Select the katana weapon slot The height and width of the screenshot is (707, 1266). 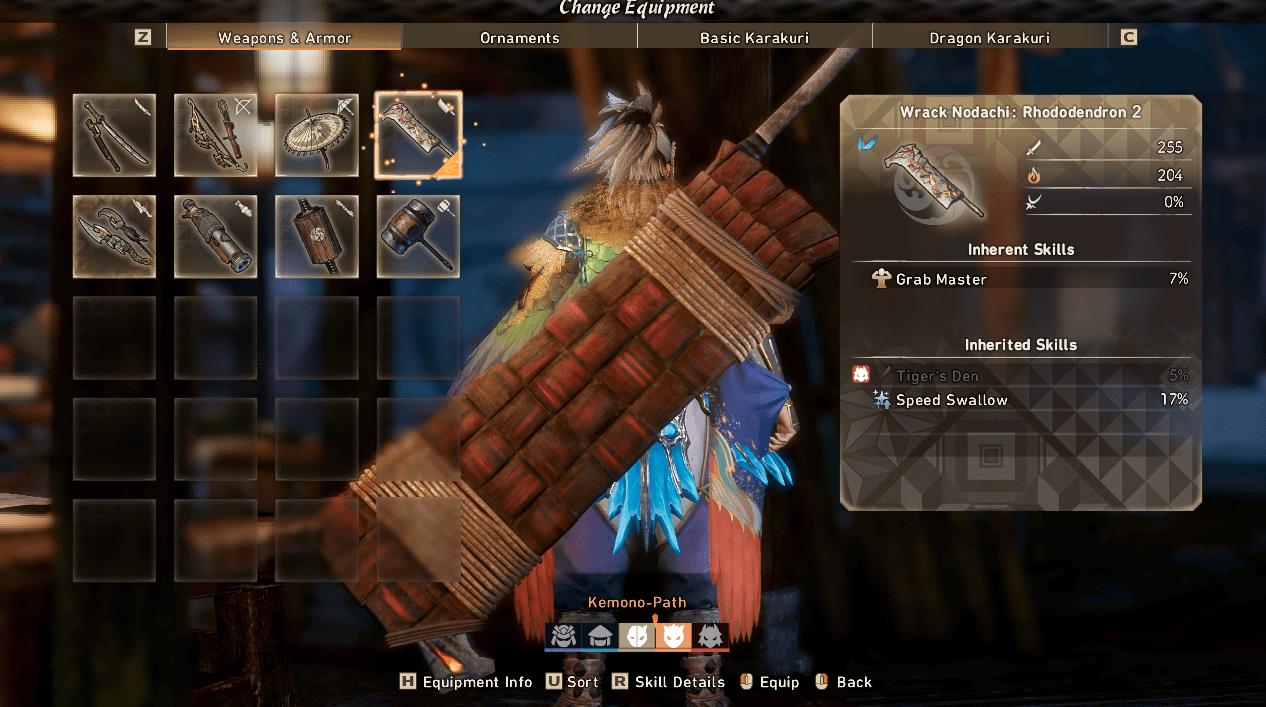coord(114,135)
